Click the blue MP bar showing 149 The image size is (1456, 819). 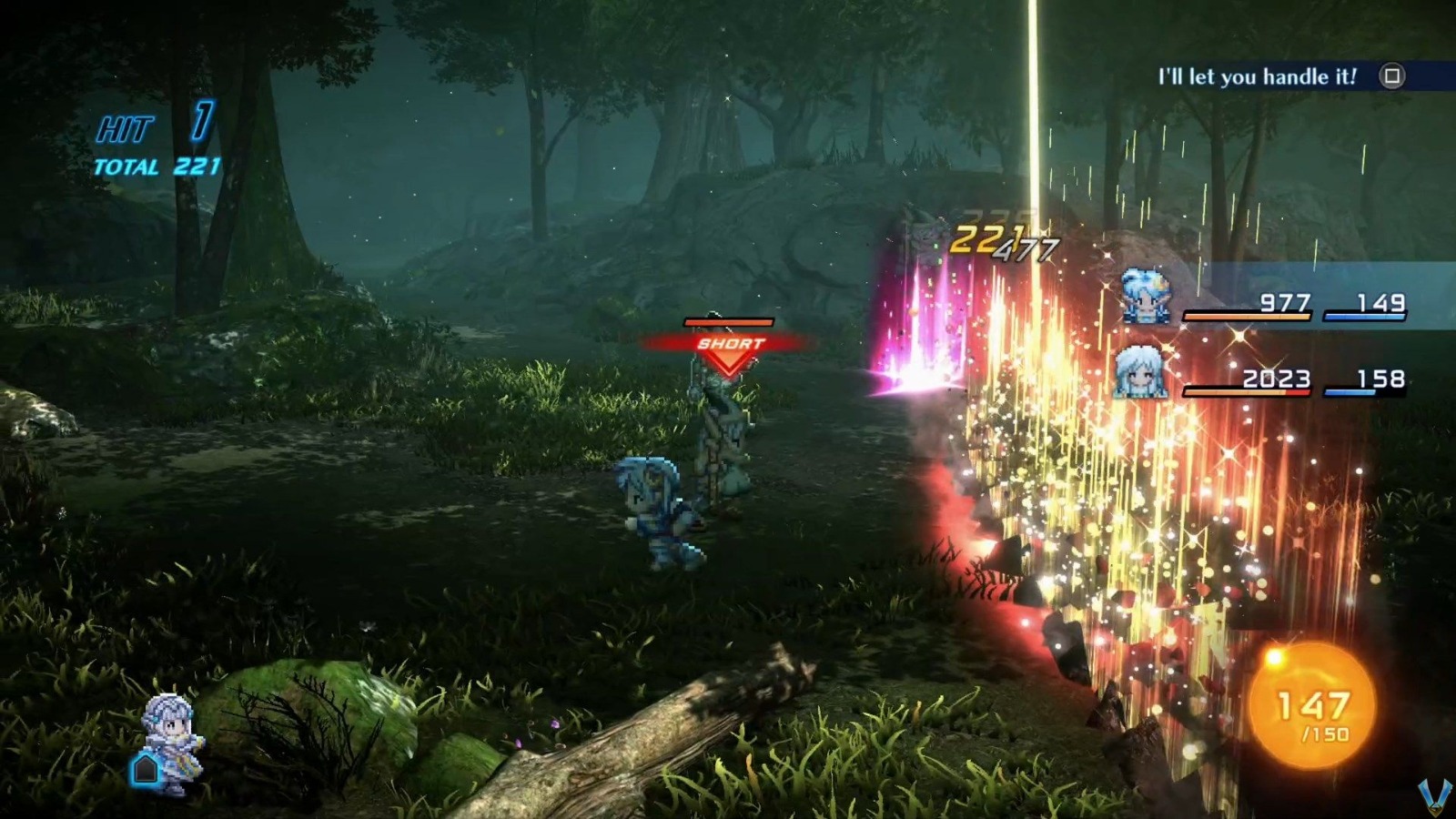click(x=1365, y=314)
